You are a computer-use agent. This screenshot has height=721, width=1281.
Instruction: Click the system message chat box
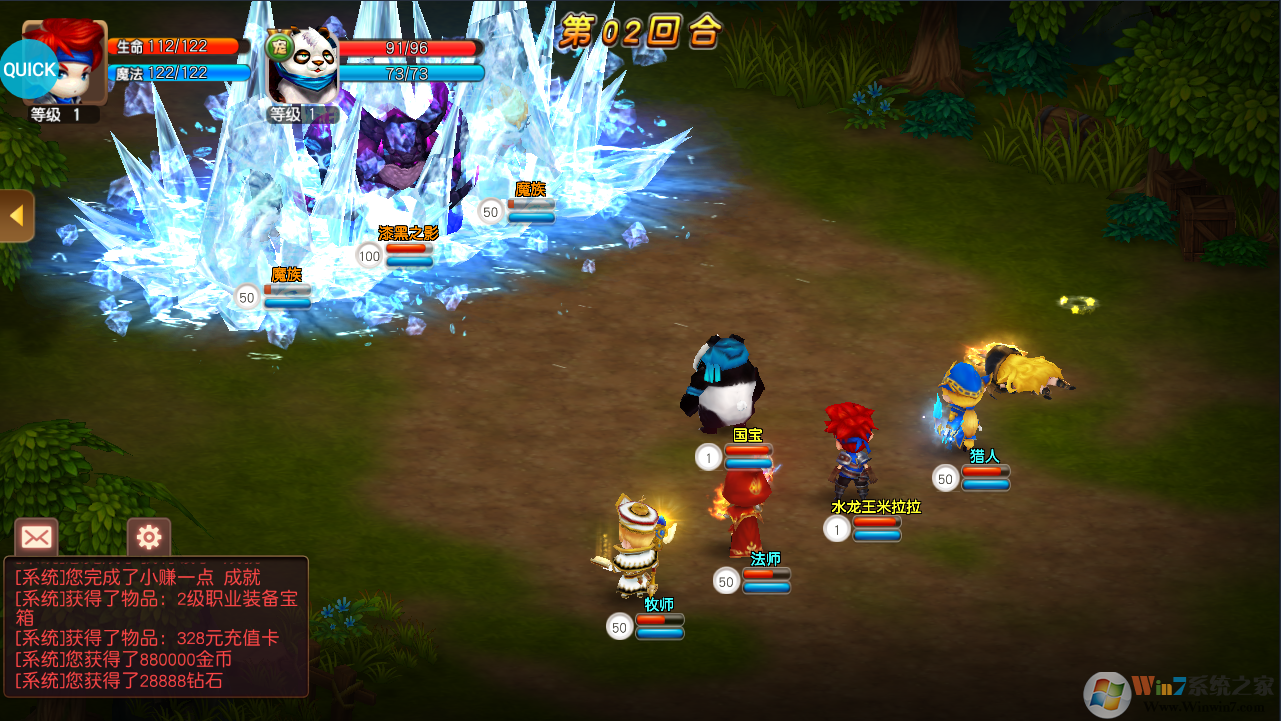(157, 627)
